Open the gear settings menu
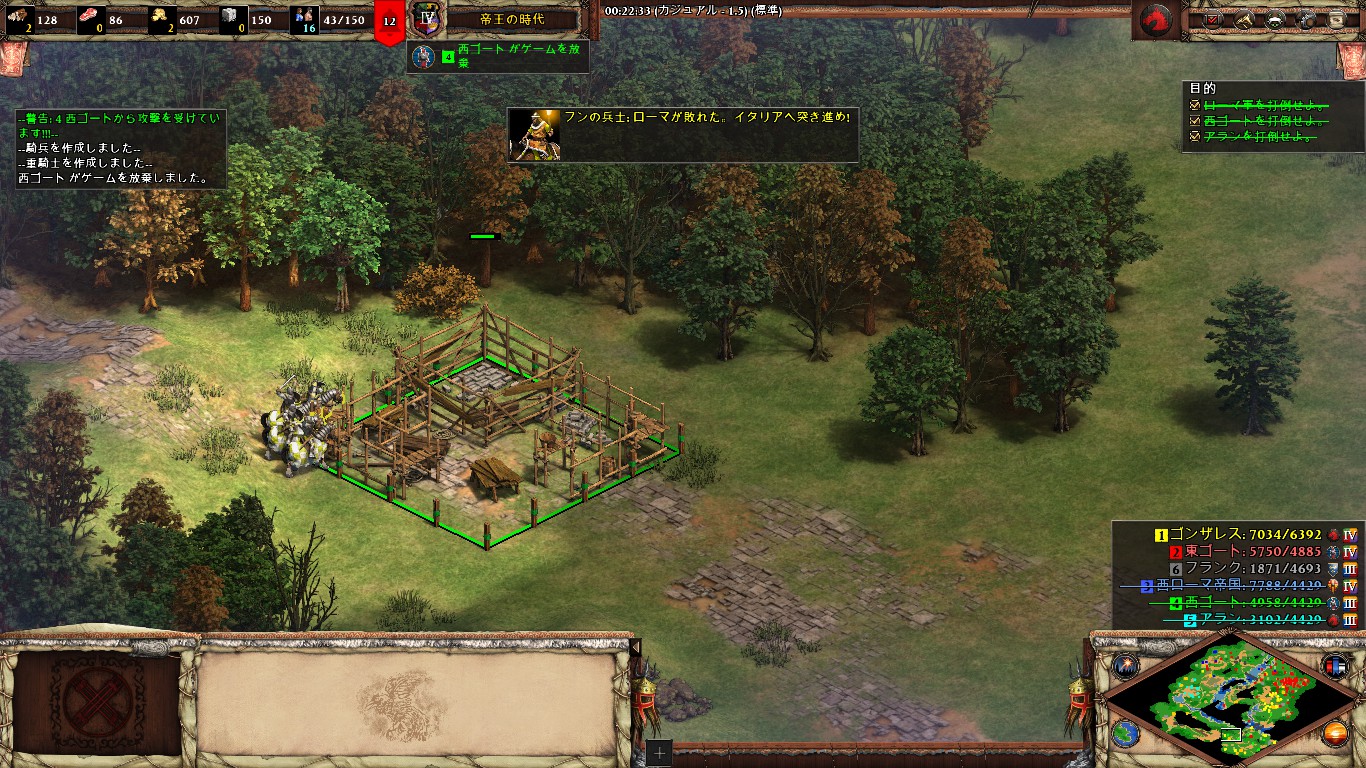Viewport: 1366px width, 768px height. coord(1306,18)
